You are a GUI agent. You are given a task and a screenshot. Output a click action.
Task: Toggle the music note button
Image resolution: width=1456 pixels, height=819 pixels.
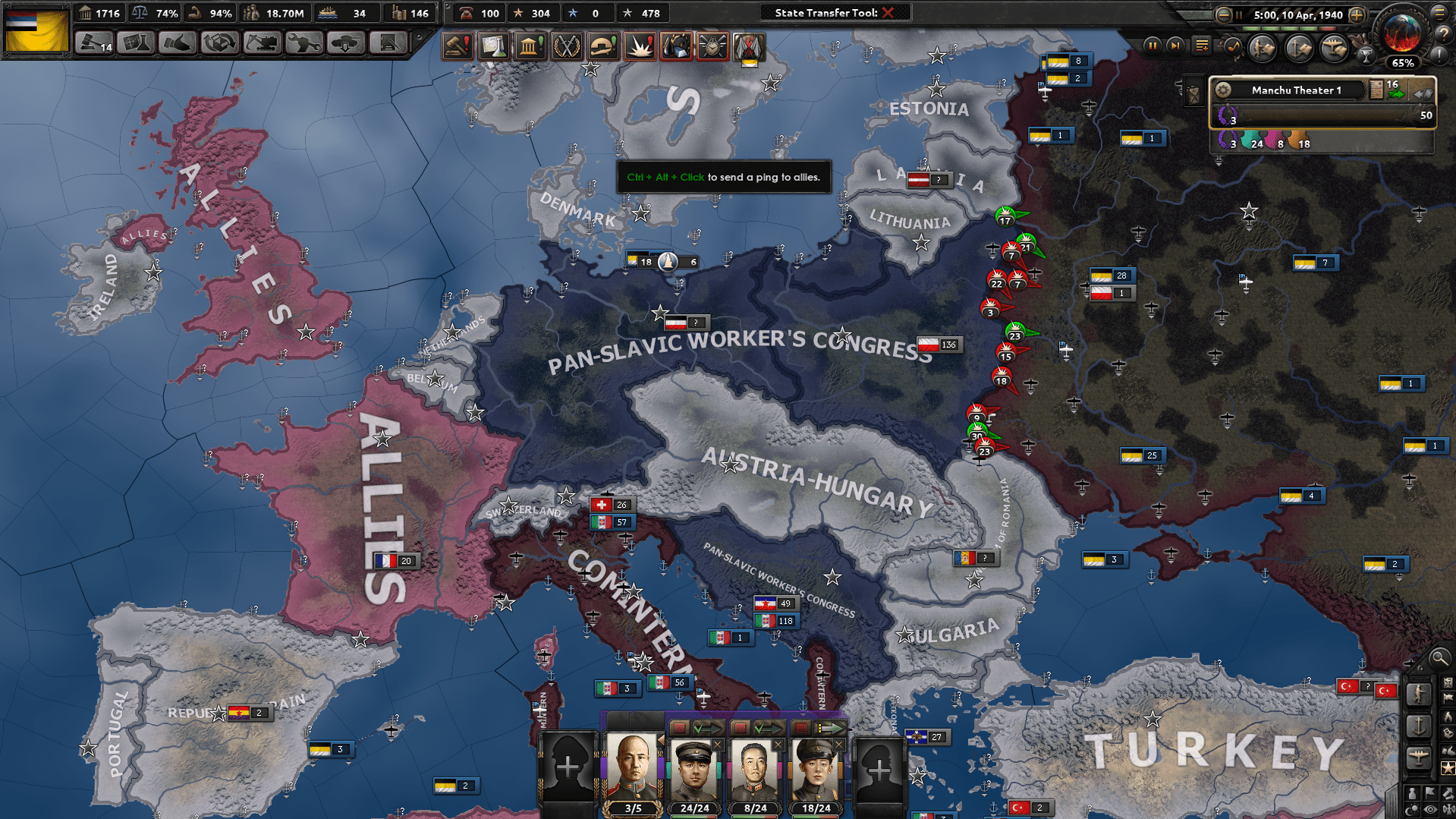point(1233,47)
